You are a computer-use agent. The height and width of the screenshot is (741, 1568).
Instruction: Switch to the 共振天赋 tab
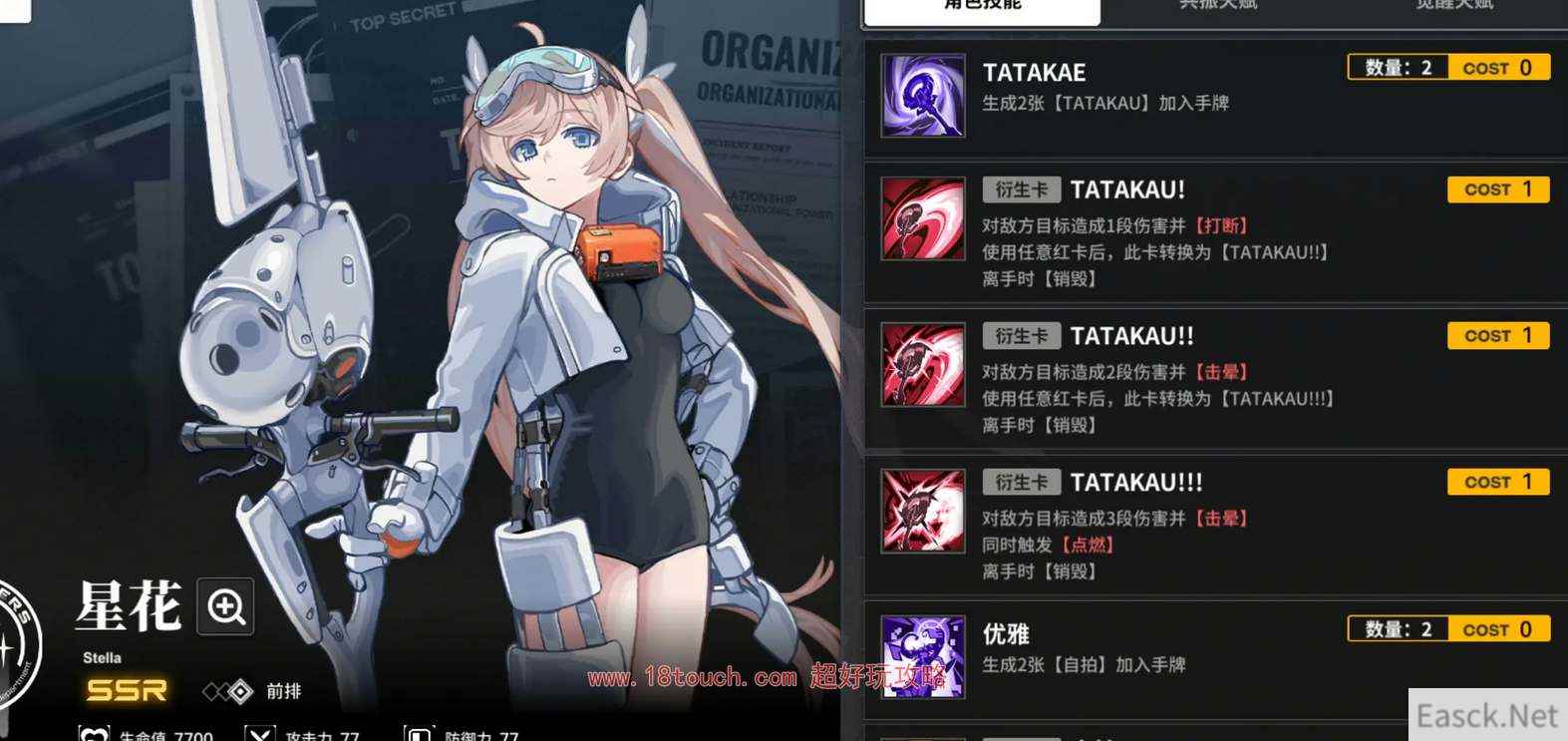click(x=1217, y=6)
